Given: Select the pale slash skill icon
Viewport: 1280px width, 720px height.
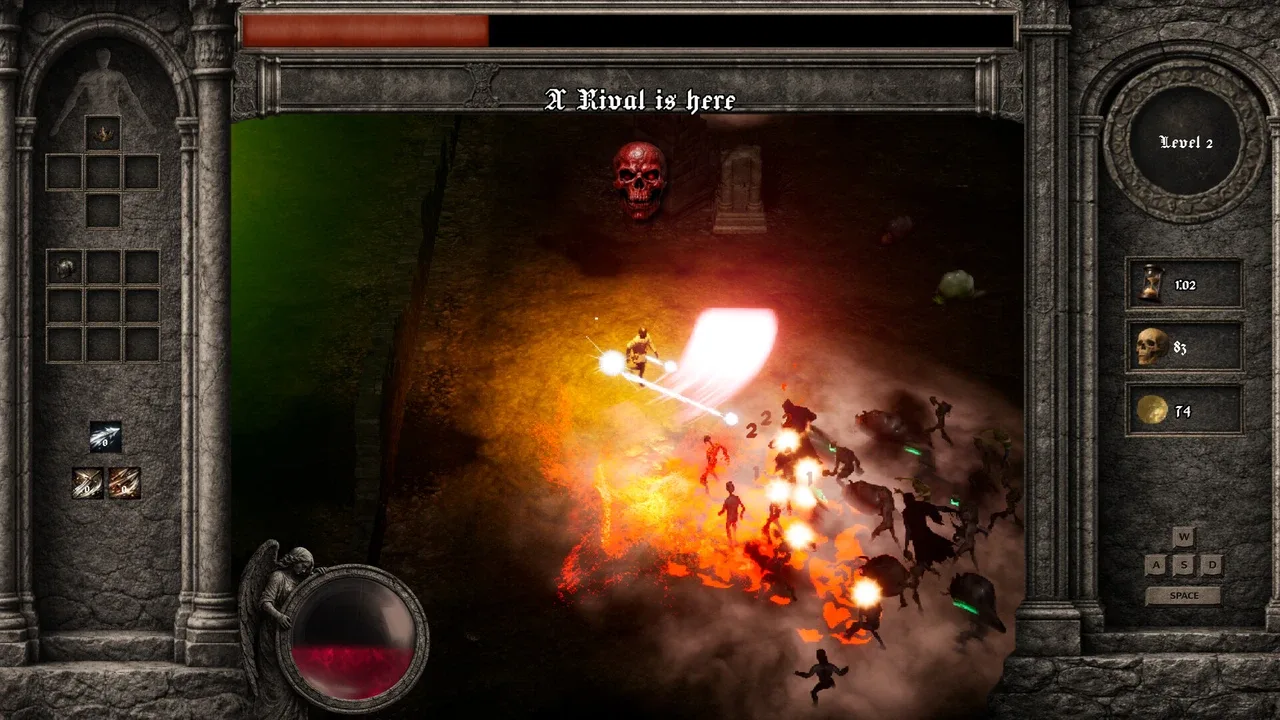Looking at the screenshot, I should (88, 483).
